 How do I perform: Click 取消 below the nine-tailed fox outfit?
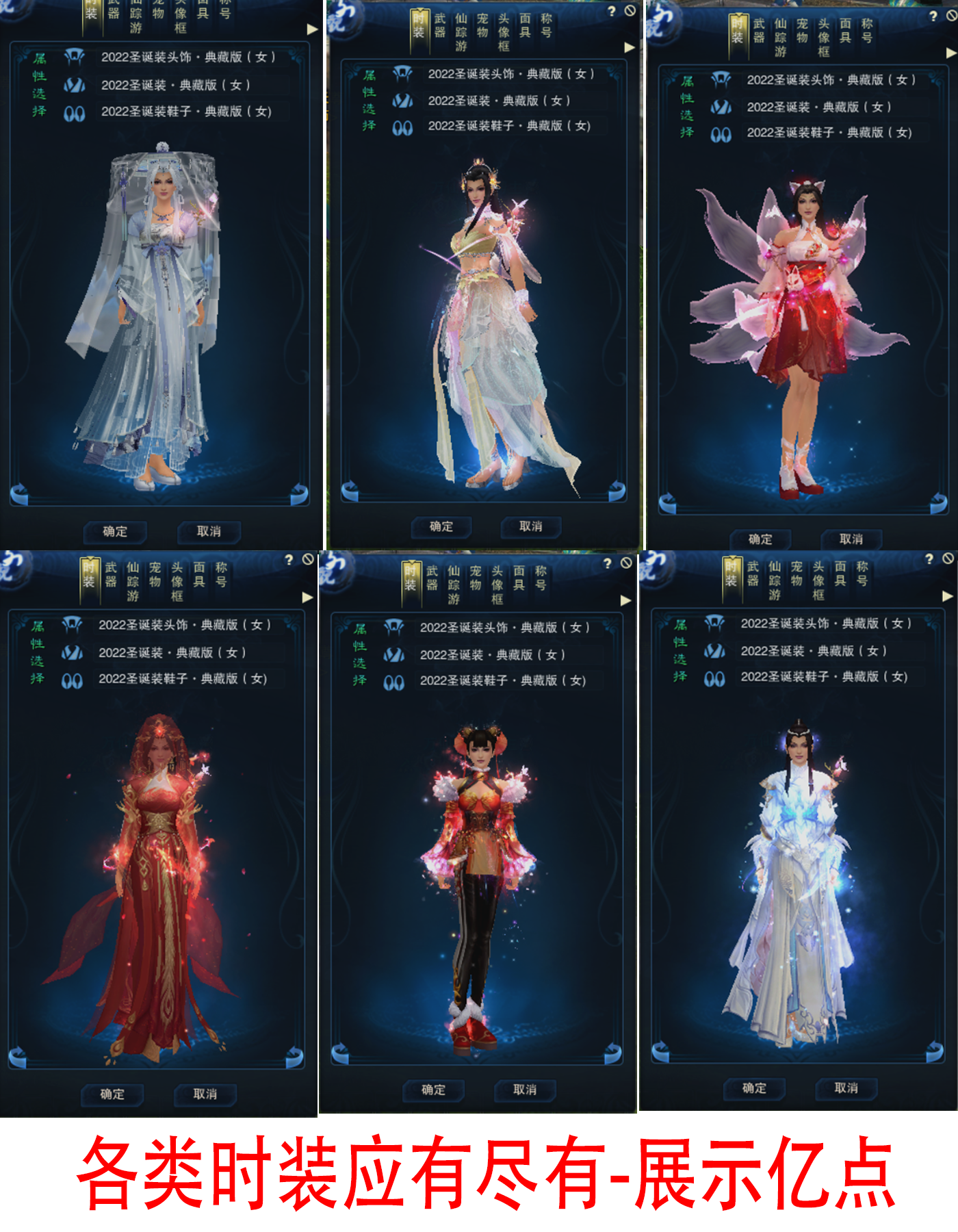point(851,539)
